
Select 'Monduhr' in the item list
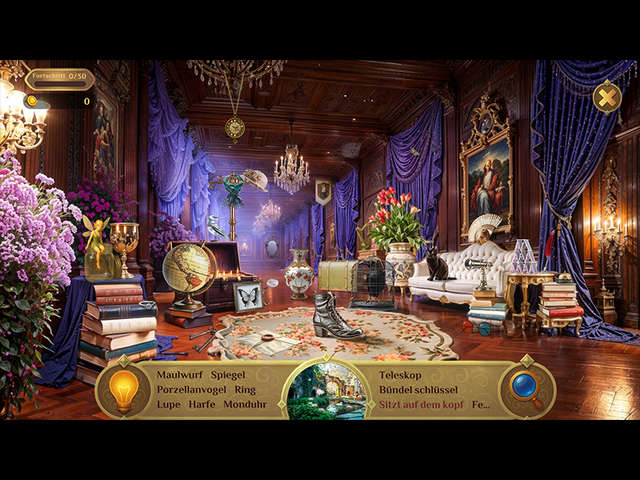pos(247,404)
